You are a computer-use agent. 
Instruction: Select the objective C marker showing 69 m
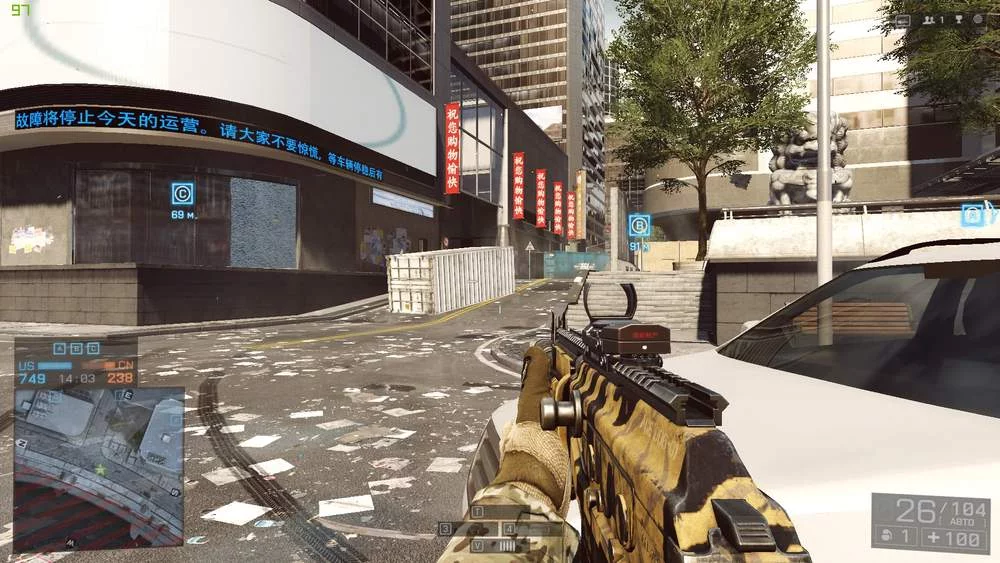[182, 193]
